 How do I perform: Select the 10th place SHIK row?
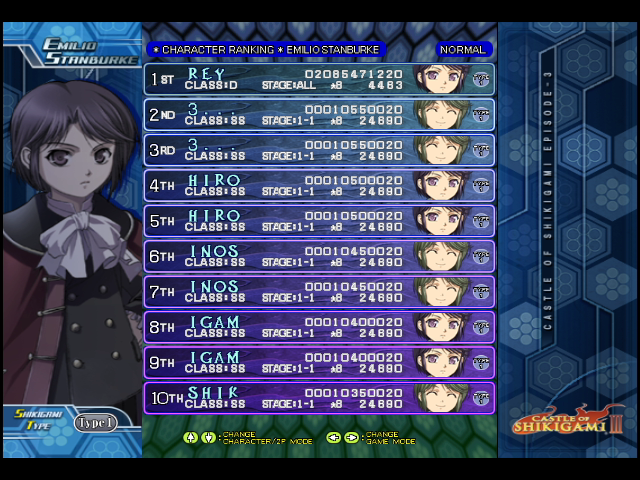(x=320, y=398)
